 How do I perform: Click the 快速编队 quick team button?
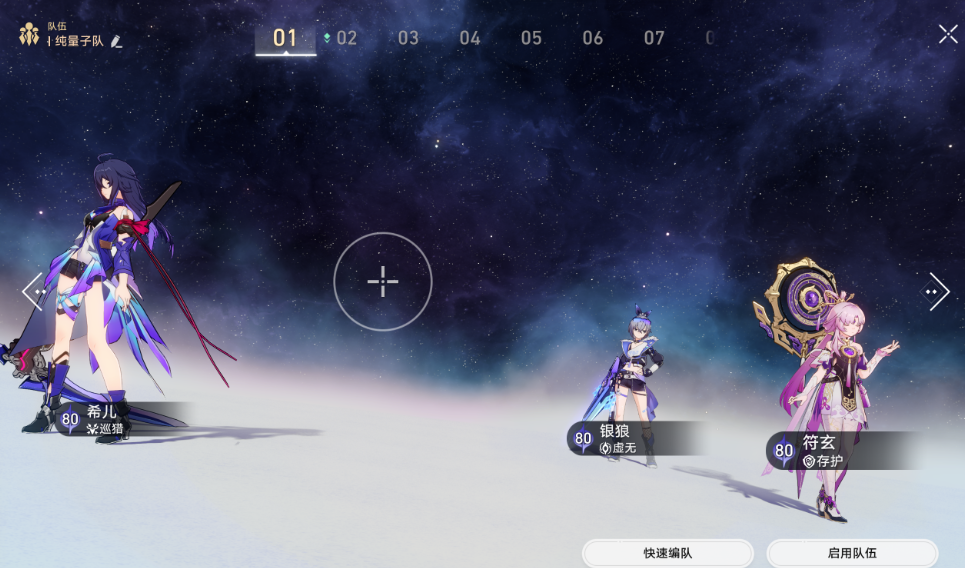(667, 553)
